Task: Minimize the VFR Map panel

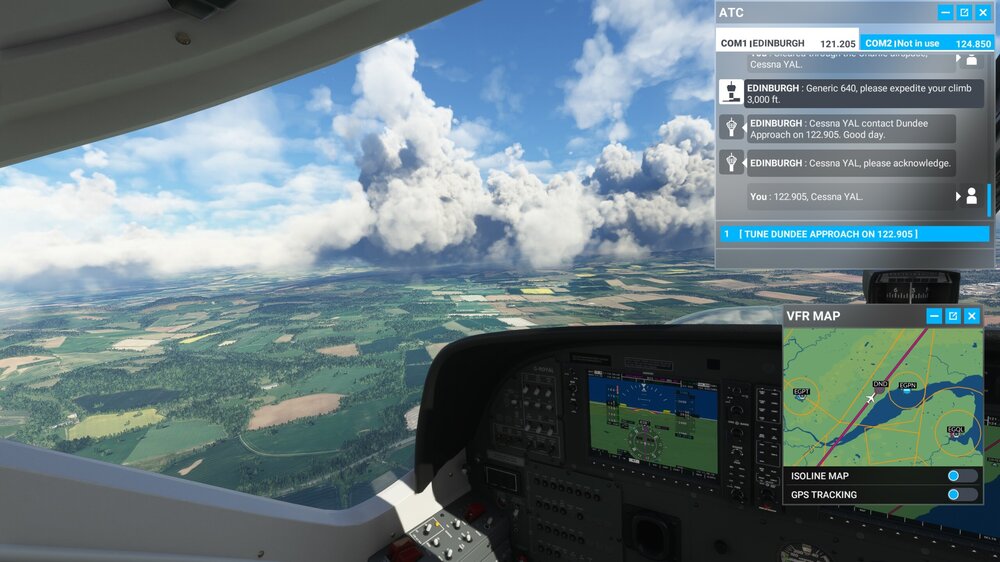Action: [x=934, y=316]
